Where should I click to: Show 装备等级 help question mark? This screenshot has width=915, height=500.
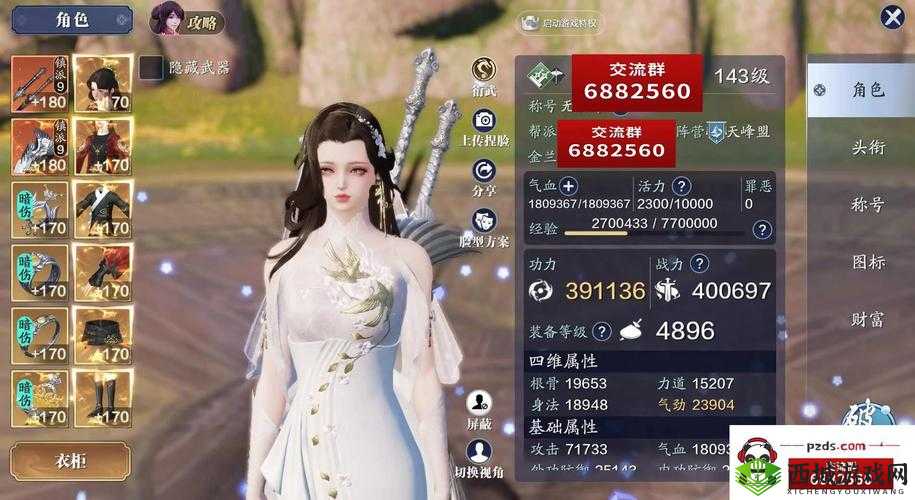pyautogui.click(x=601, y=331)
